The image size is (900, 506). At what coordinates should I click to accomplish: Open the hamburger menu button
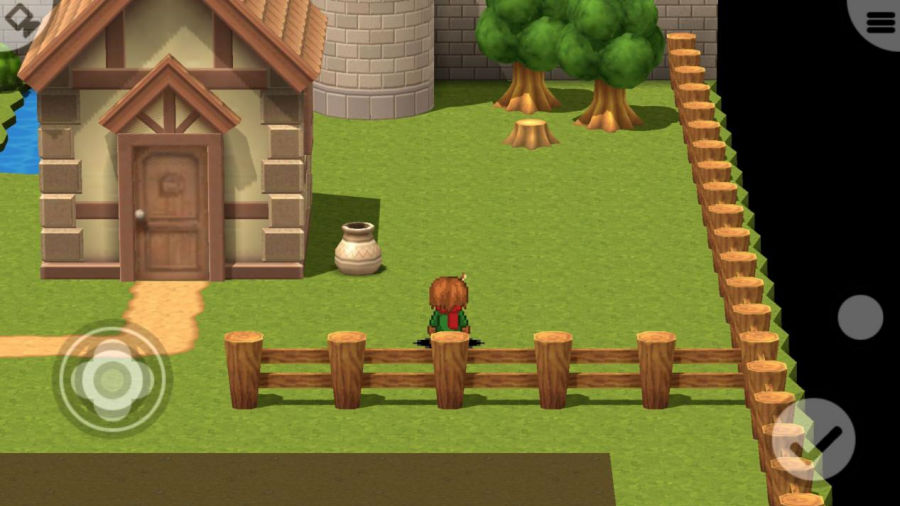point(880,20)
